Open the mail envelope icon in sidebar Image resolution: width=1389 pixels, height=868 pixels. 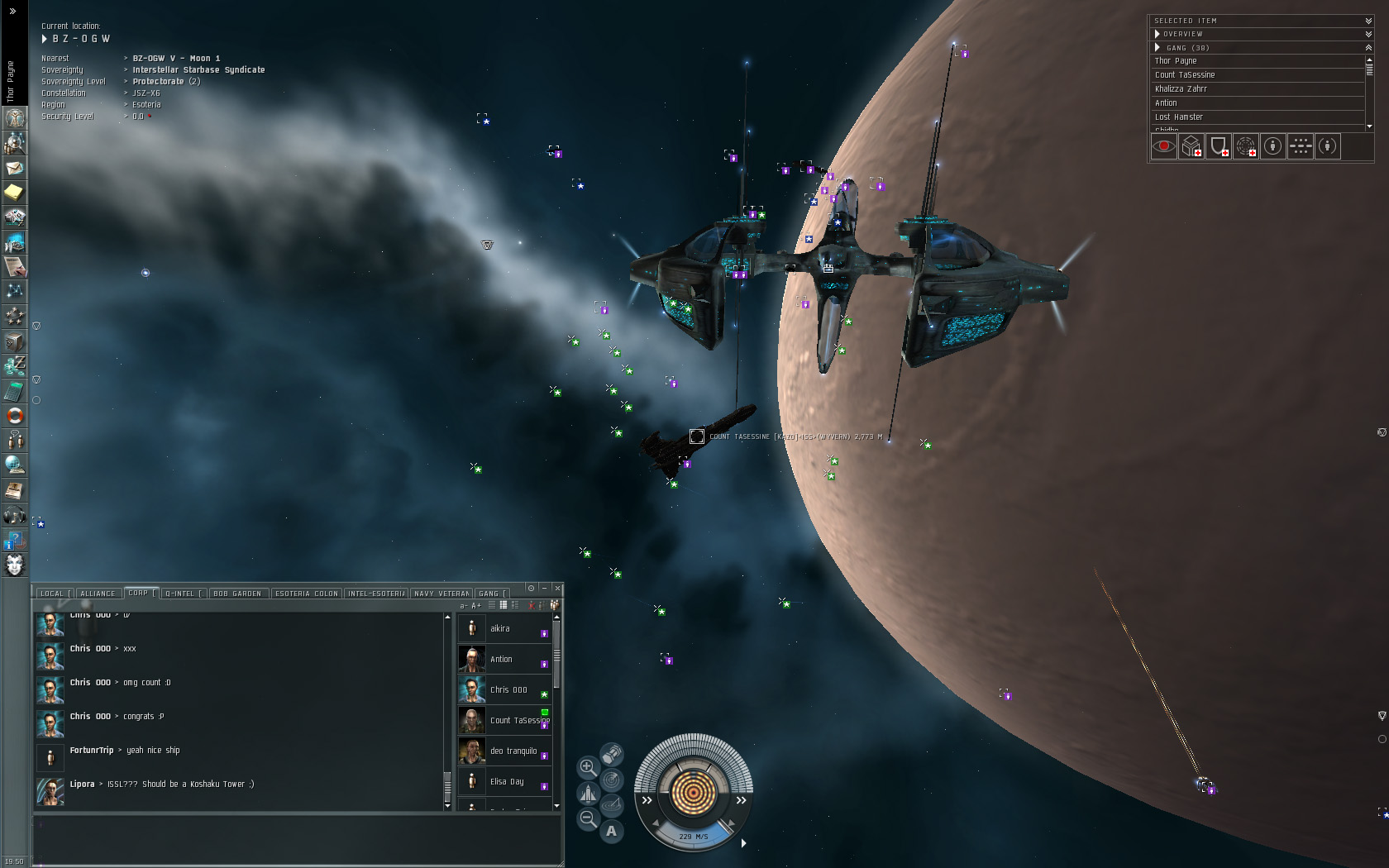tap(14, 168)
